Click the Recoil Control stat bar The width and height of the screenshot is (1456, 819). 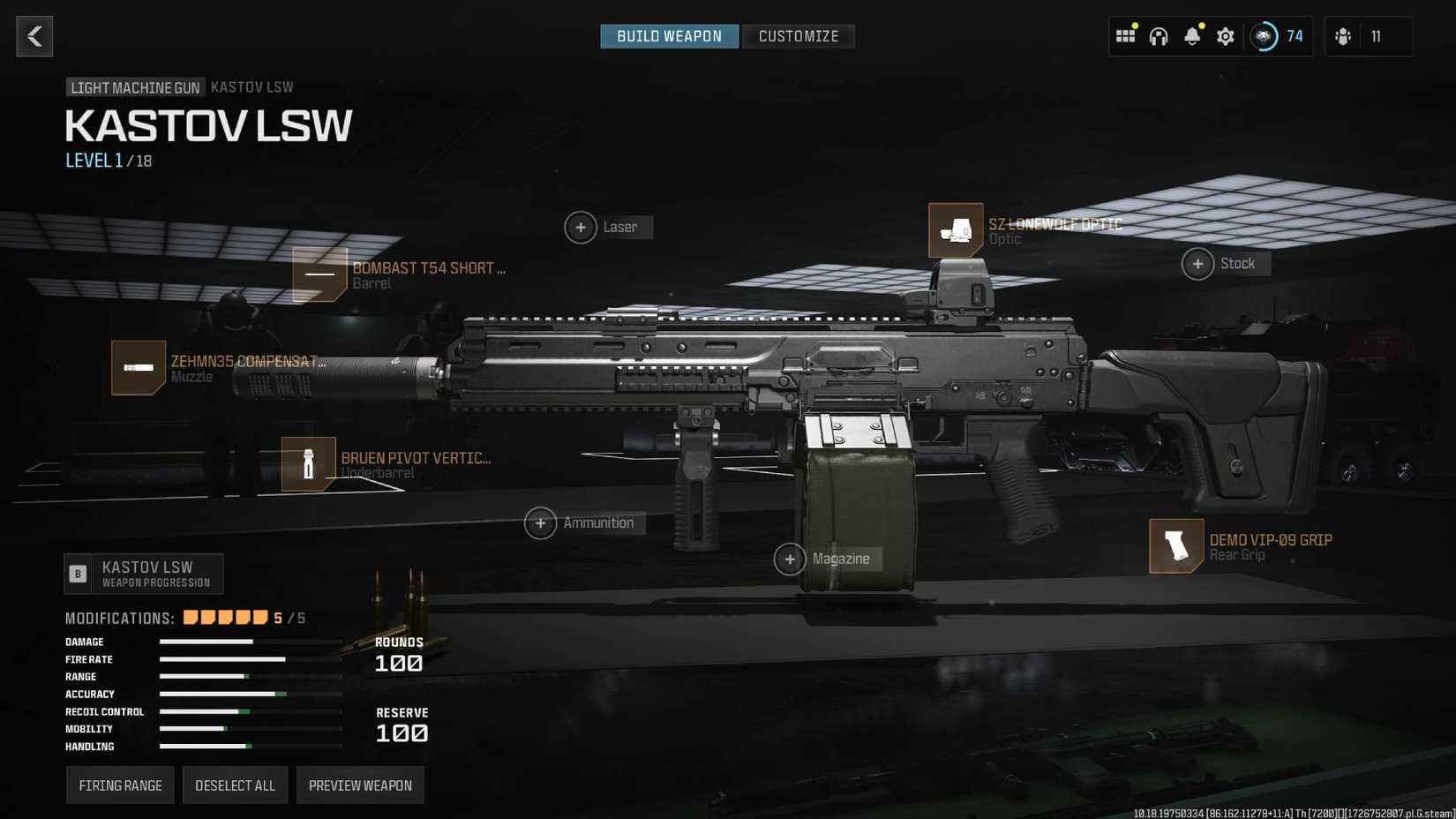pos(250,711)
